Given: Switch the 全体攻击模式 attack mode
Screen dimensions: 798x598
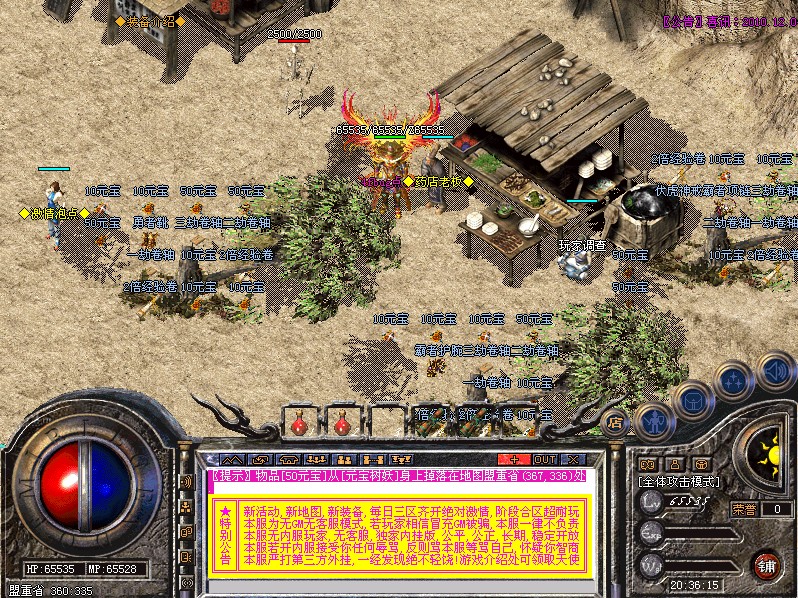Looking at the screenshot, I should pyautogui.click(x=681, y=481).
